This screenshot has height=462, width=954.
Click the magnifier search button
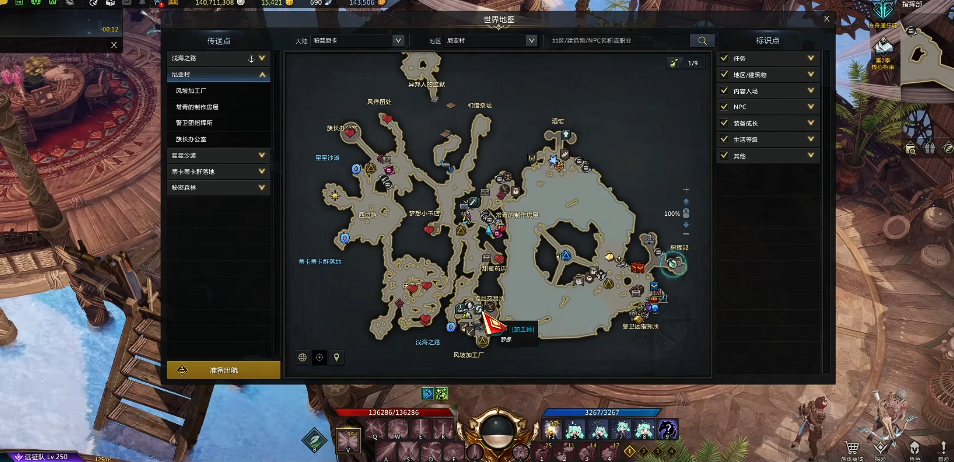coord(703,41)
